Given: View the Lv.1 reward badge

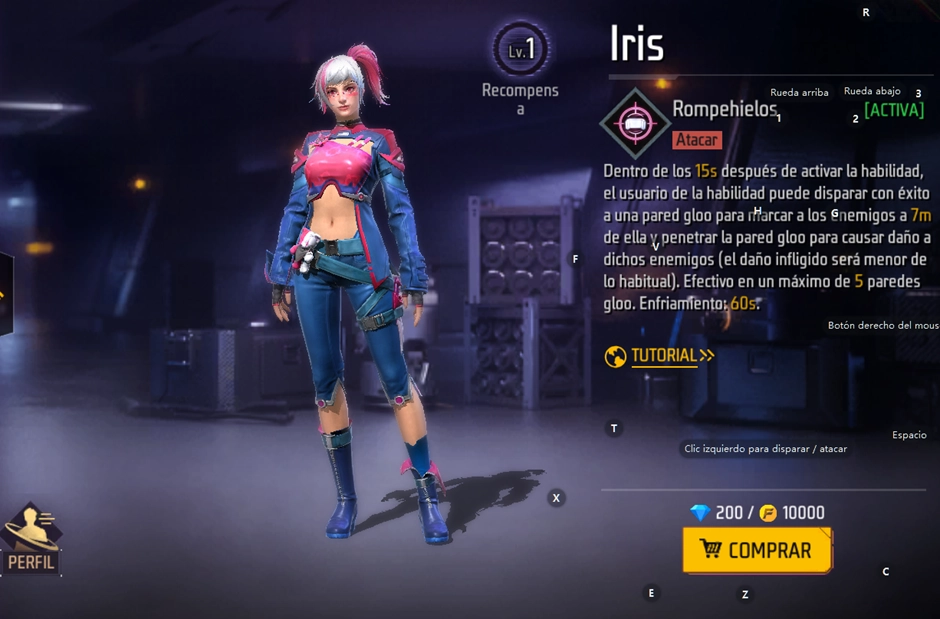Looking at the screenshot, I should click(520, 50).
